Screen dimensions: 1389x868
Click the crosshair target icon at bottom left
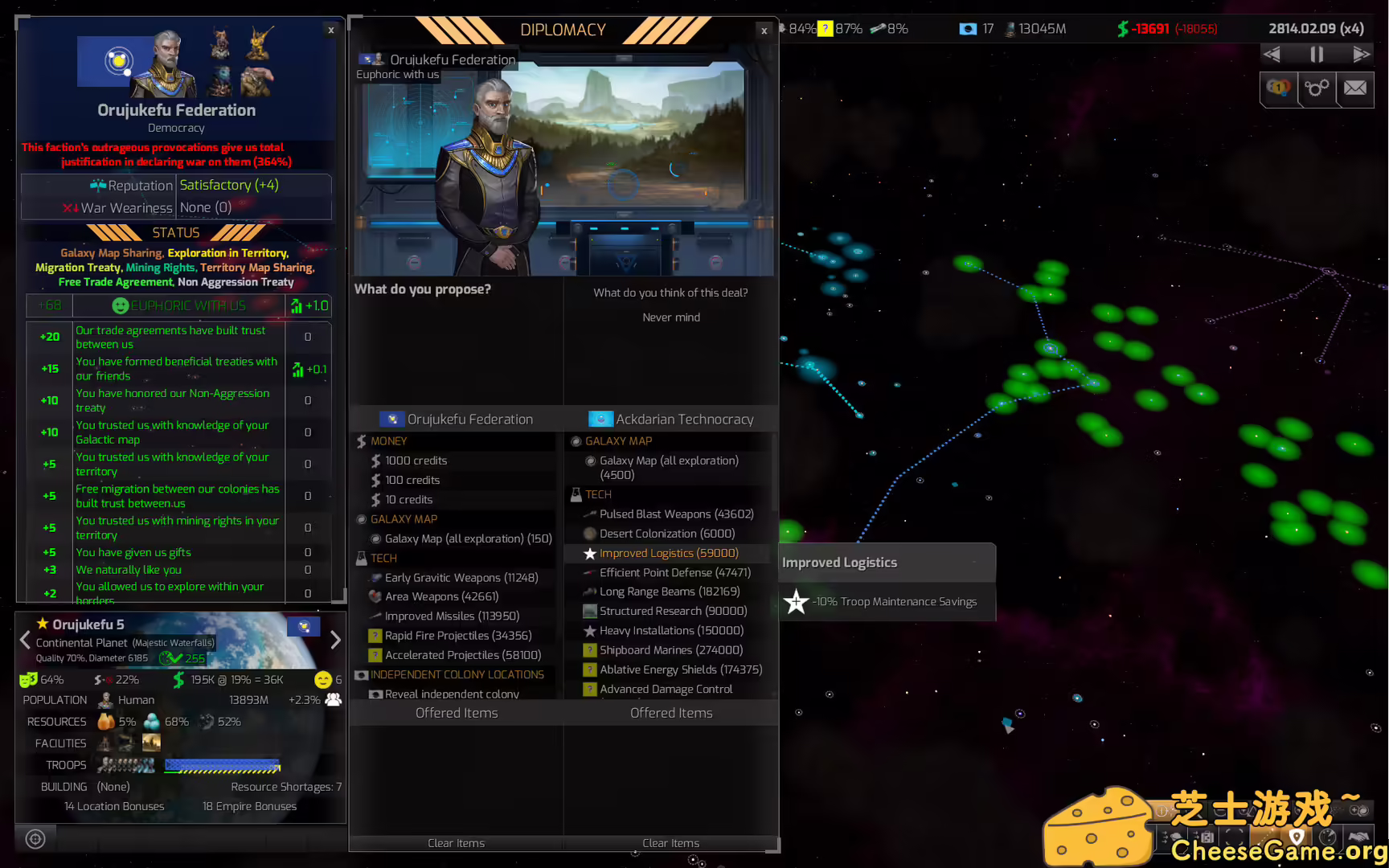(x=35, y=838)
